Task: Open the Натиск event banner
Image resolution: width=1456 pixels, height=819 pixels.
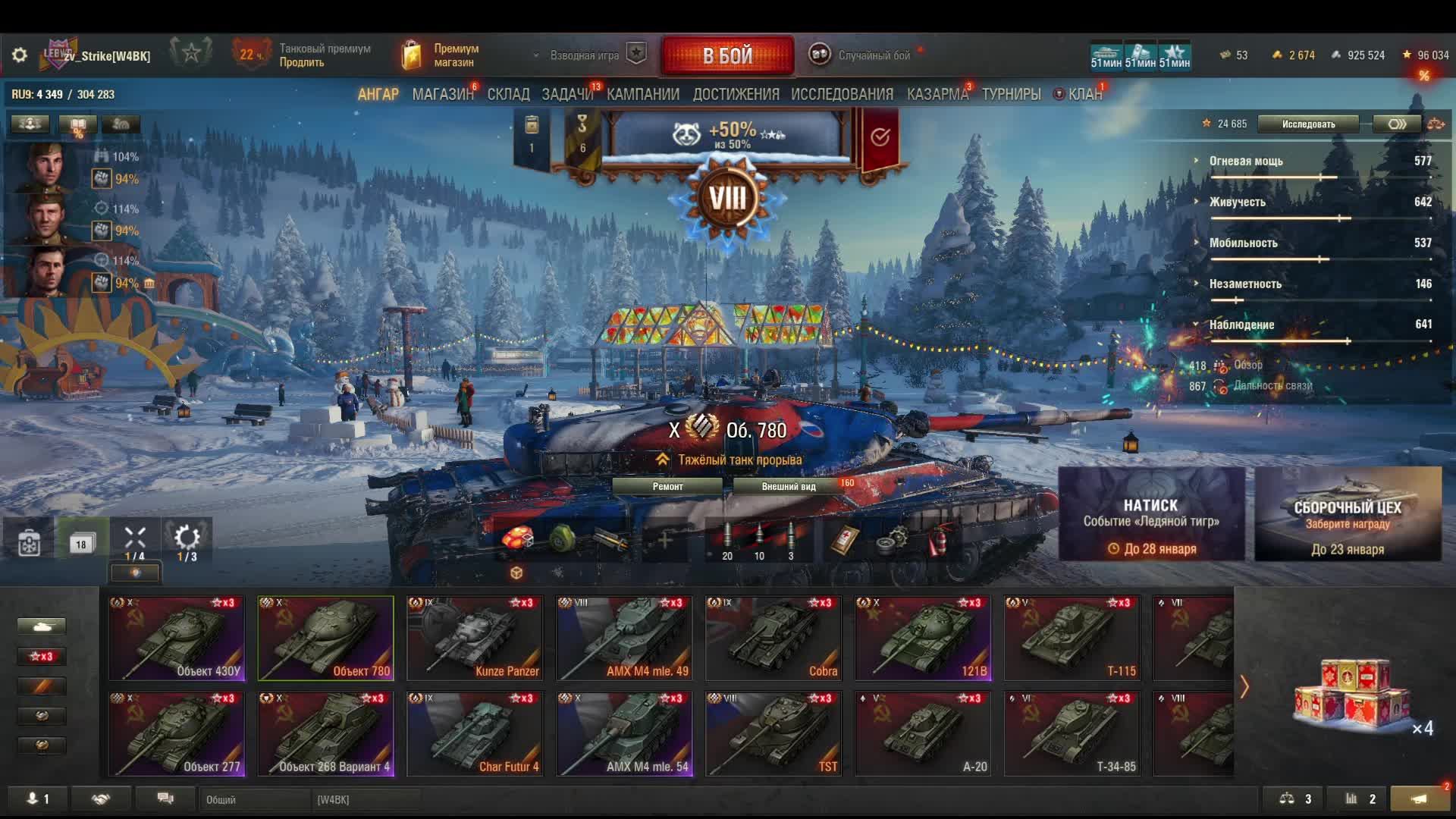Action: (1151, 514)
